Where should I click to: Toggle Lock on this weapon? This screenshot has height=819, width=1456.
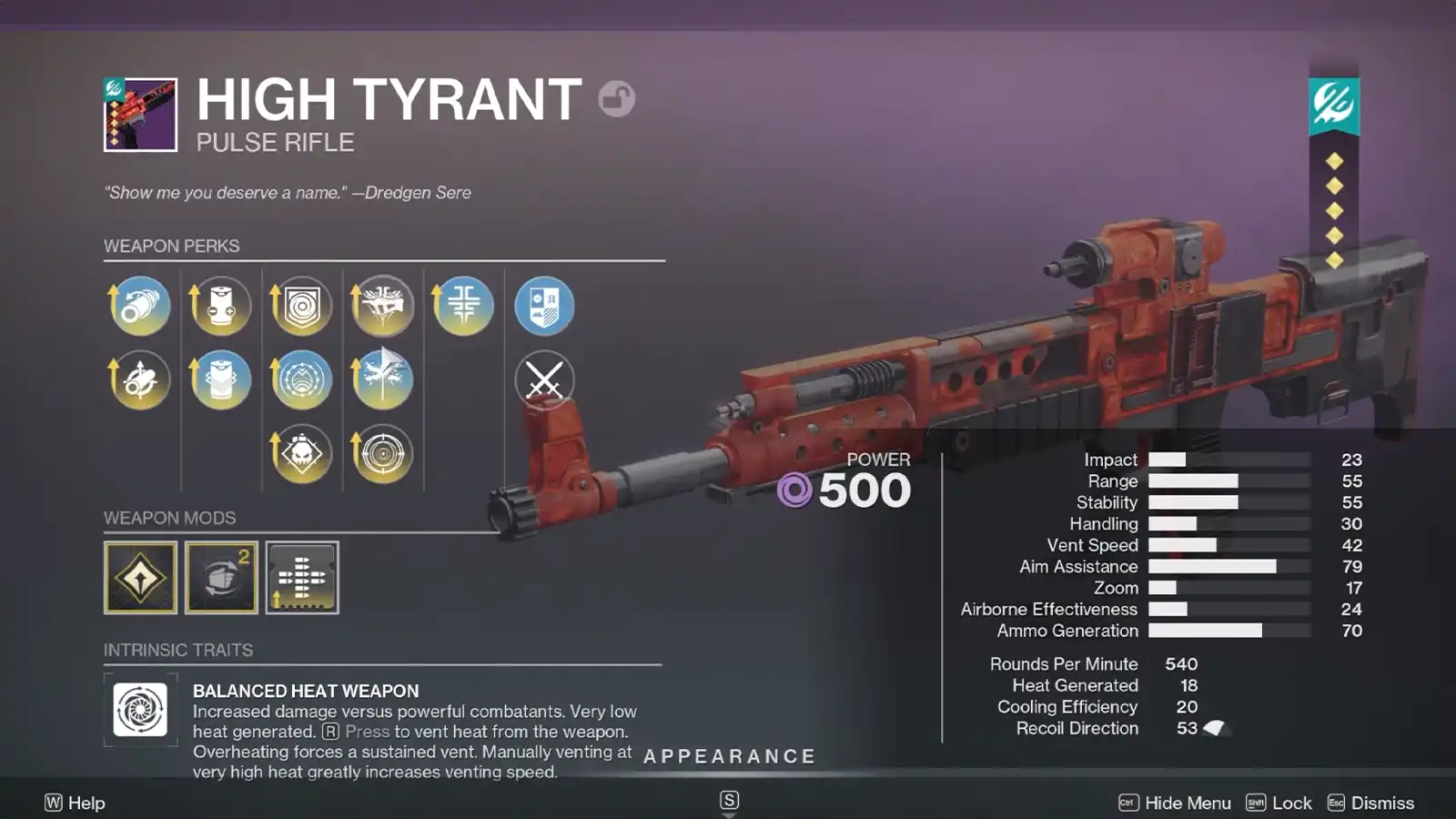point(1291,803)
